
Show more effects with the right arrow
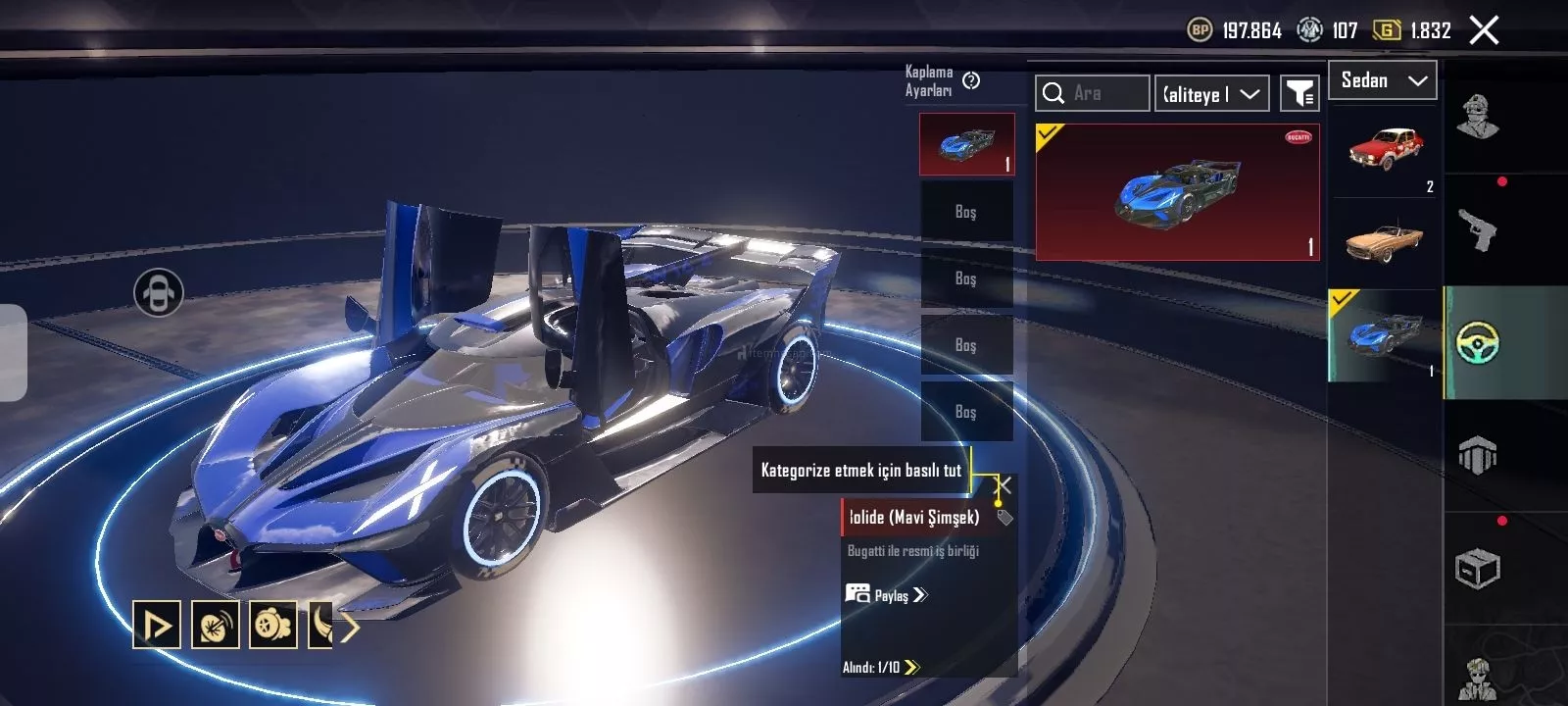(x=350, y=626)
